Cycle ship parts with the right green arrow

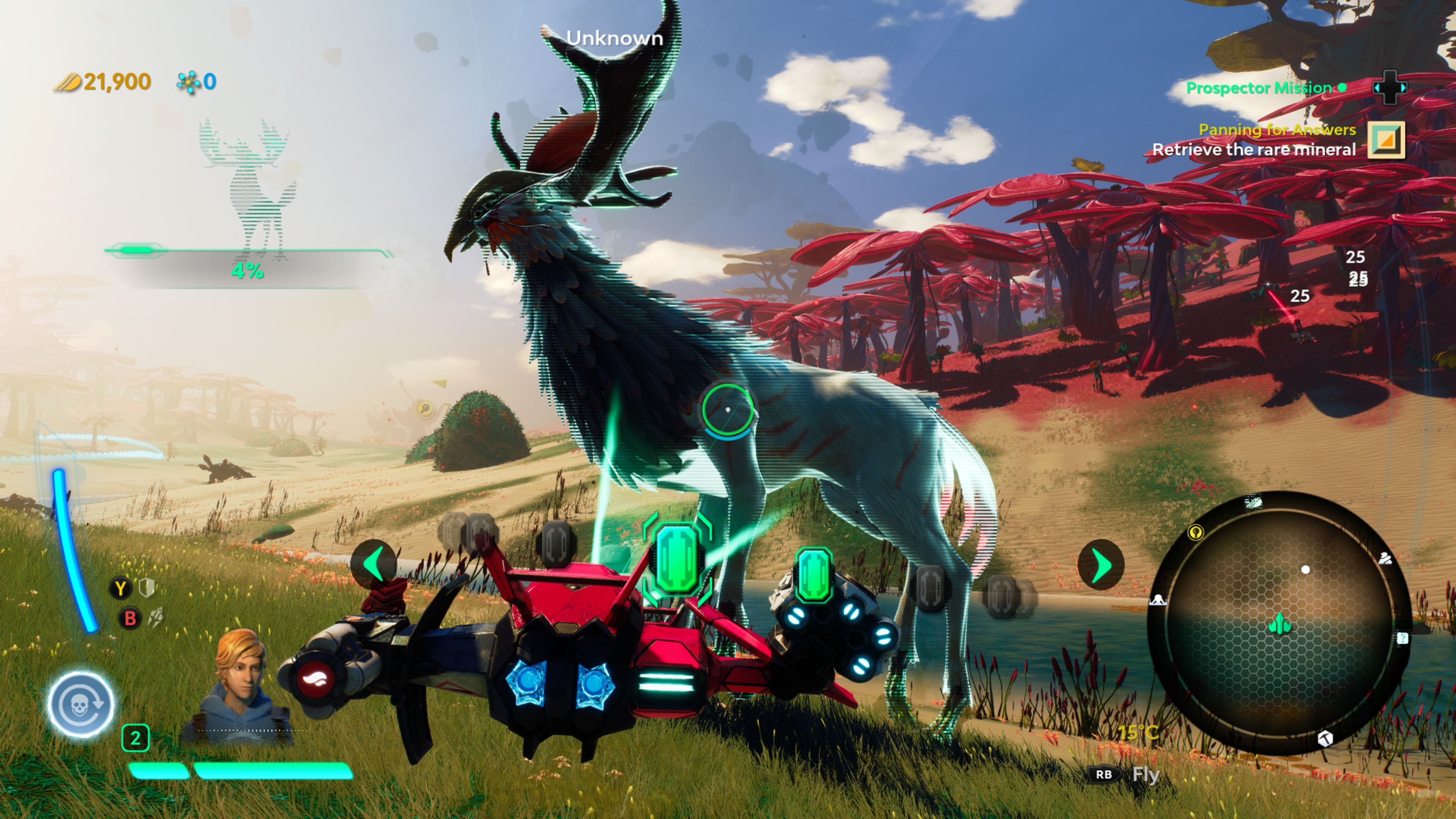click(x=1100, y=565)
